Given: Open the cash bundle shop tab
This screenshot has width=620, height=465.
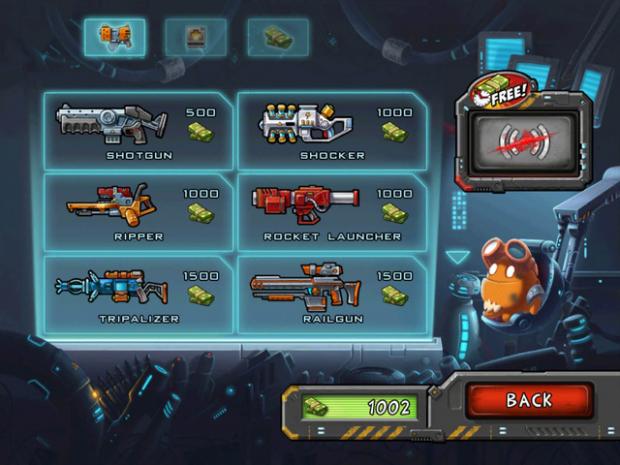Looking at the screenshot, I should coord(277,38).
